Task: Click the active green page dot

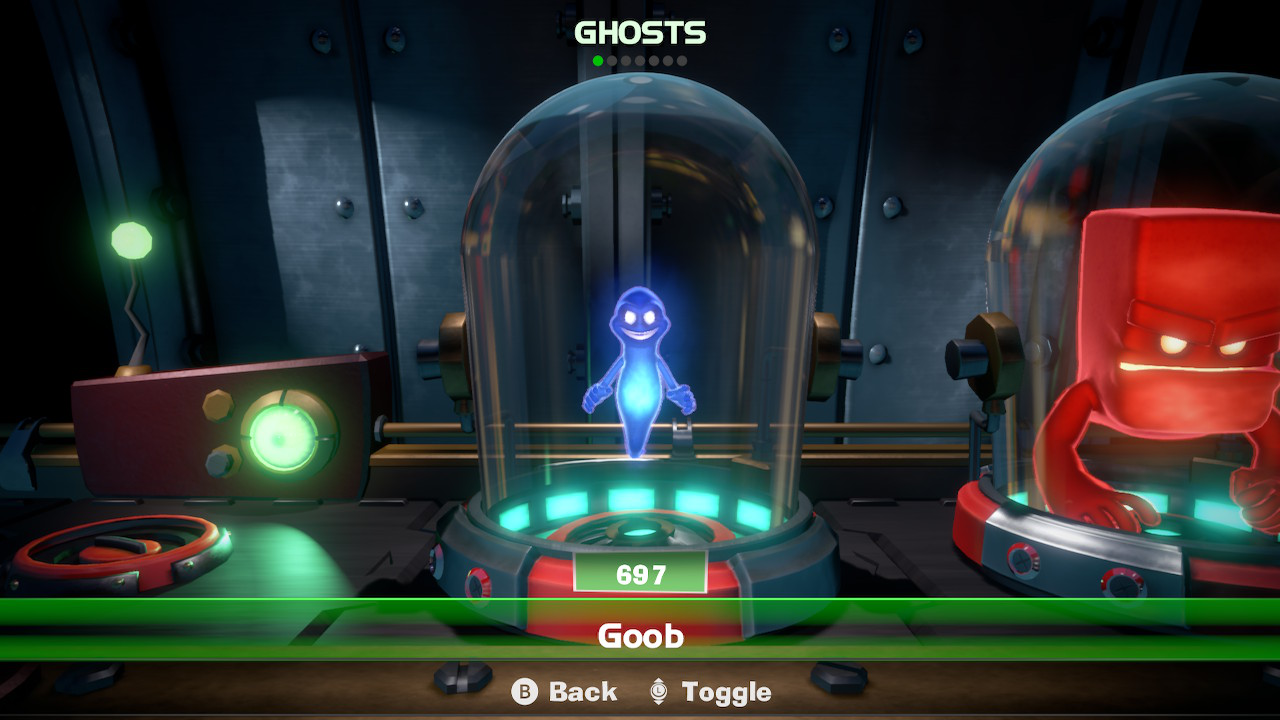Action: 598,60
